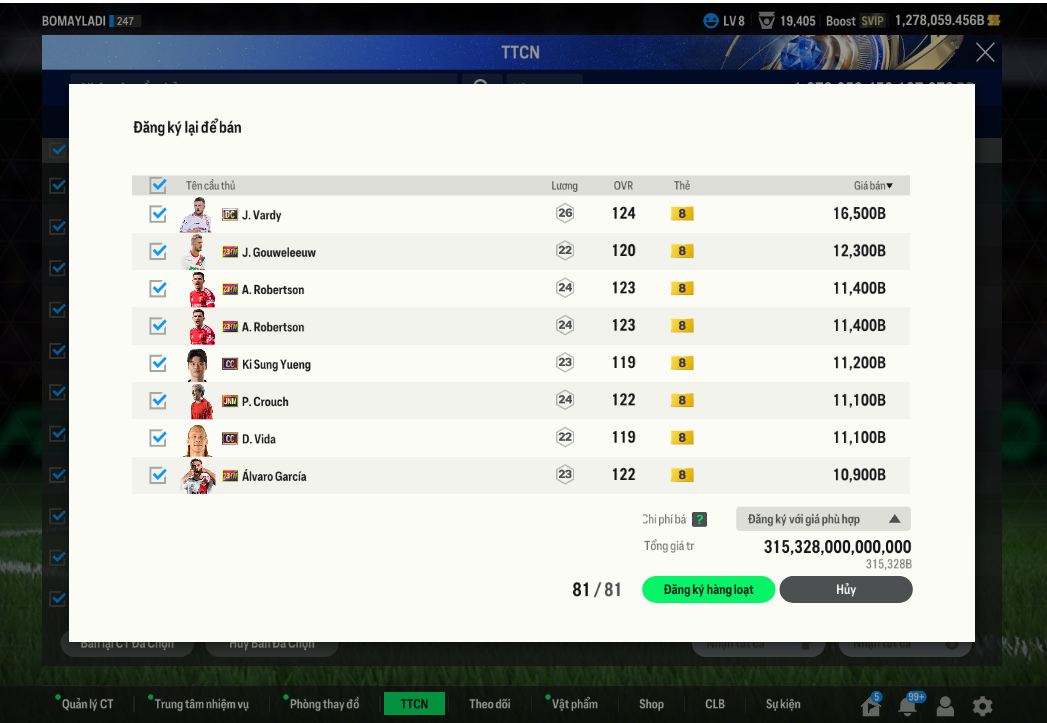
Task: Check the notification bell icon
Action: click(x=908, y=706)
